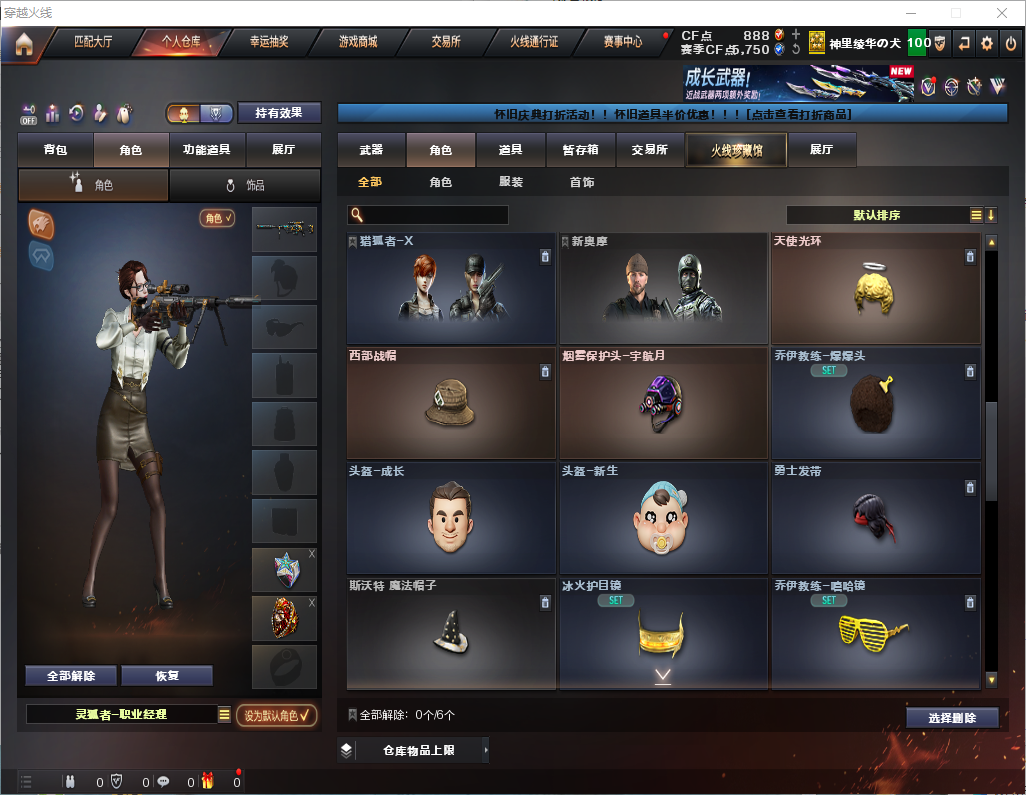Image resolution: width=1026 pixels, height=795 pixels.
Task: Open the 赛事中心 tournament center
Action: point(623,42)
